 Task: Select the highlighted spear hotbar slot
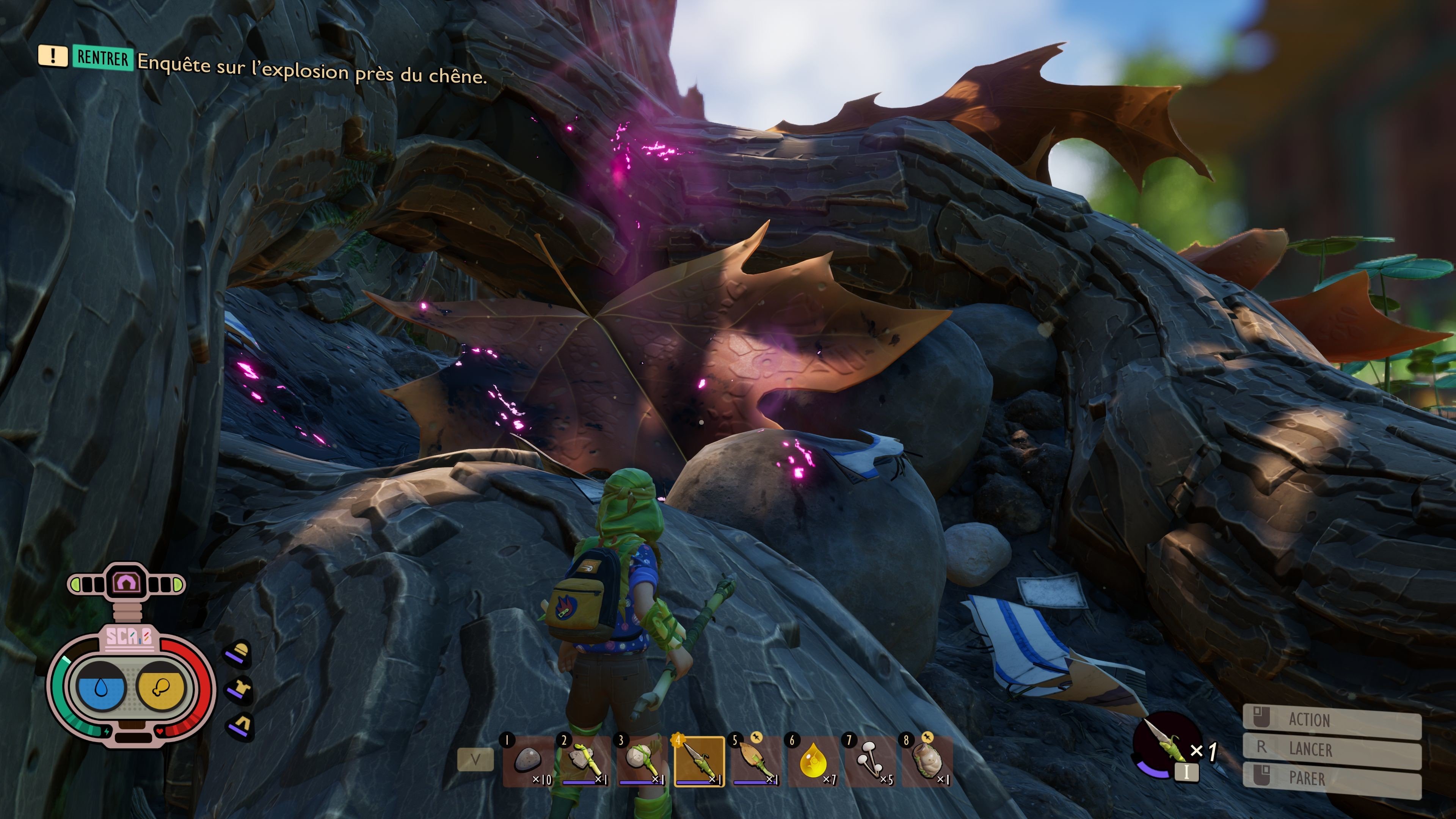pos(699,761)
